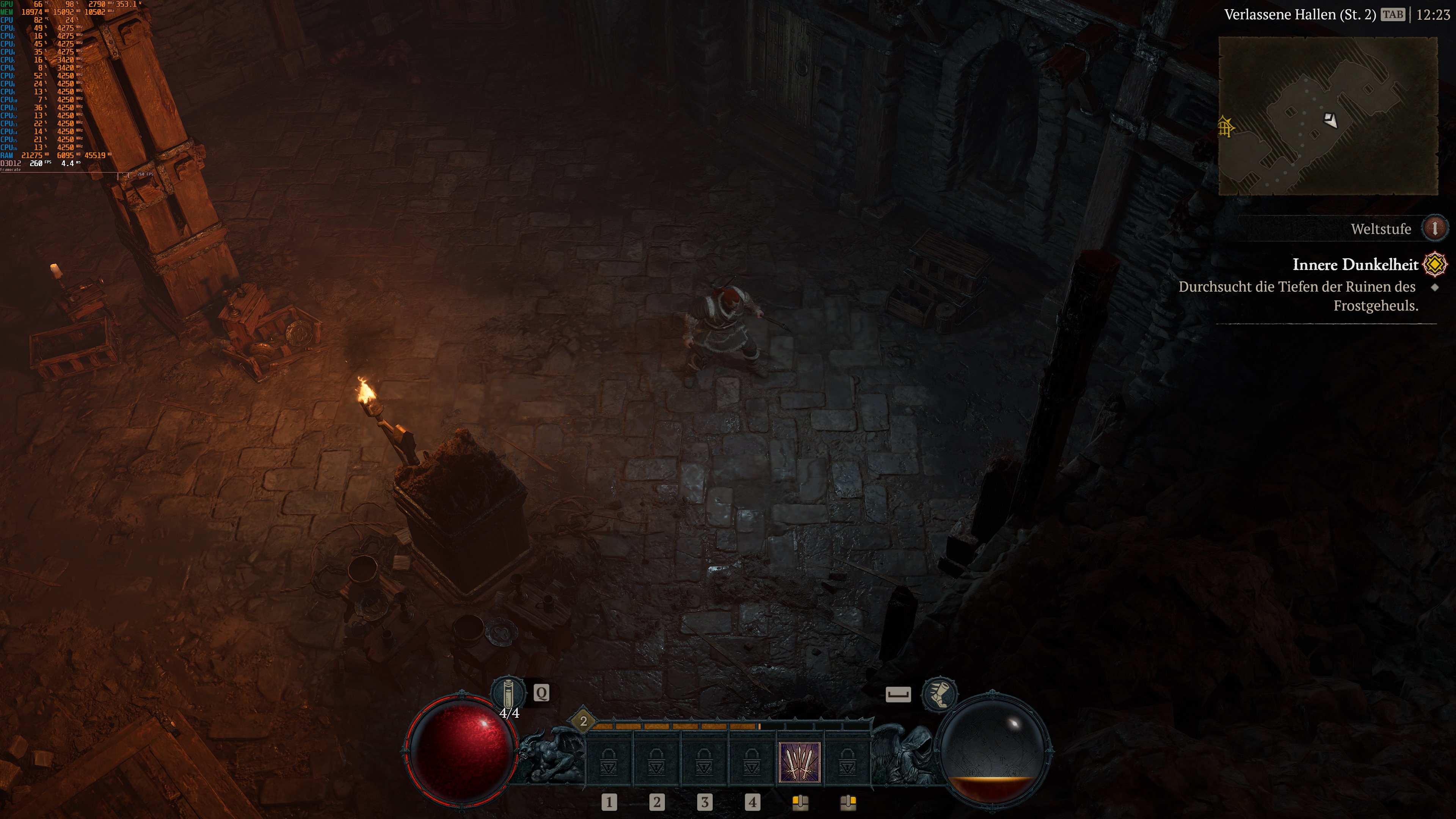Unlock the padlocked slot right of the Flurry skill
Screen dimensions: 1456x819
pyautogui.click(x=845, y=764)
